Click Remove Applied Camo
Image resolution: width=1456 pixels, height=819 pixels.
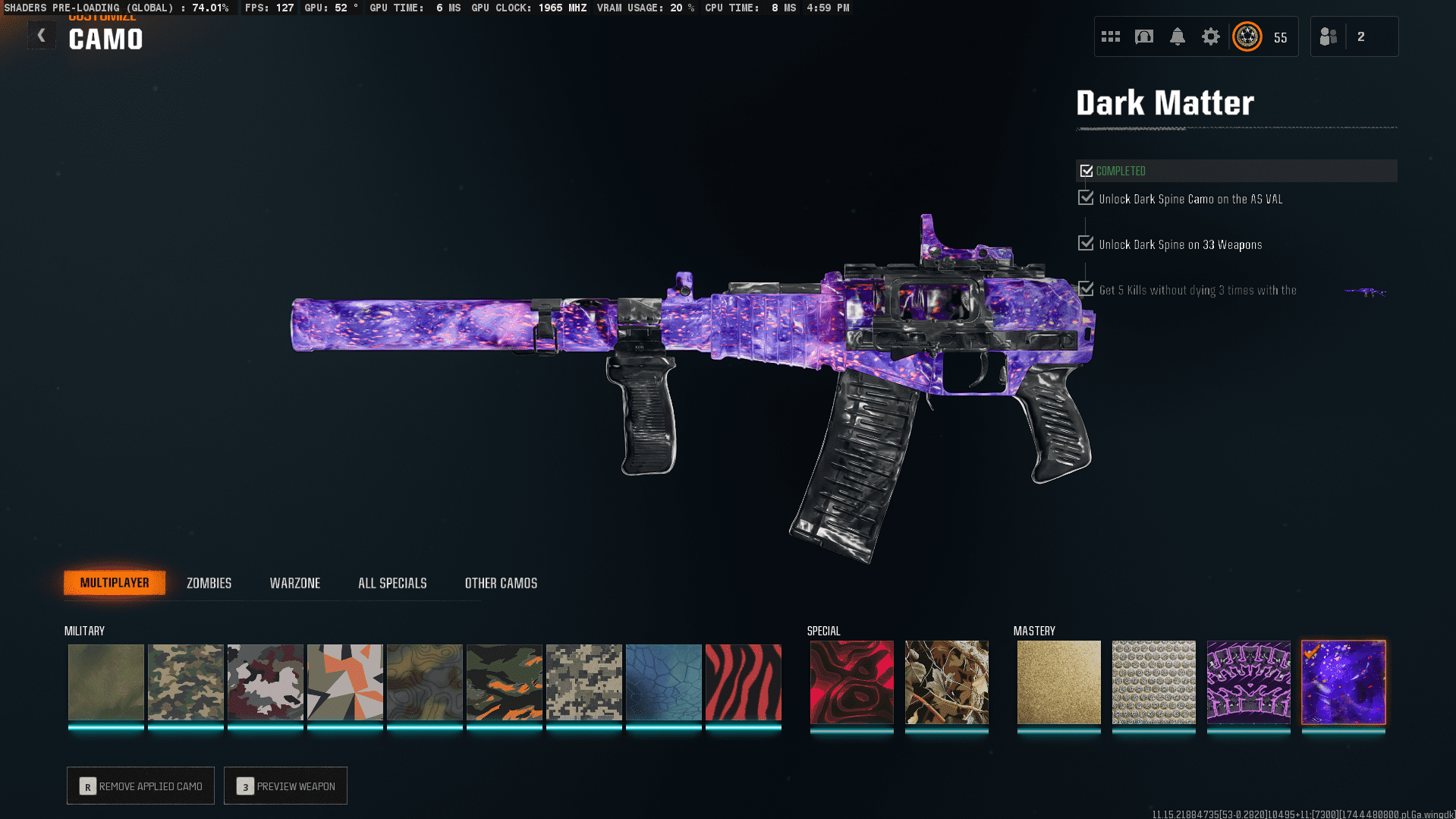click(140, 786)
